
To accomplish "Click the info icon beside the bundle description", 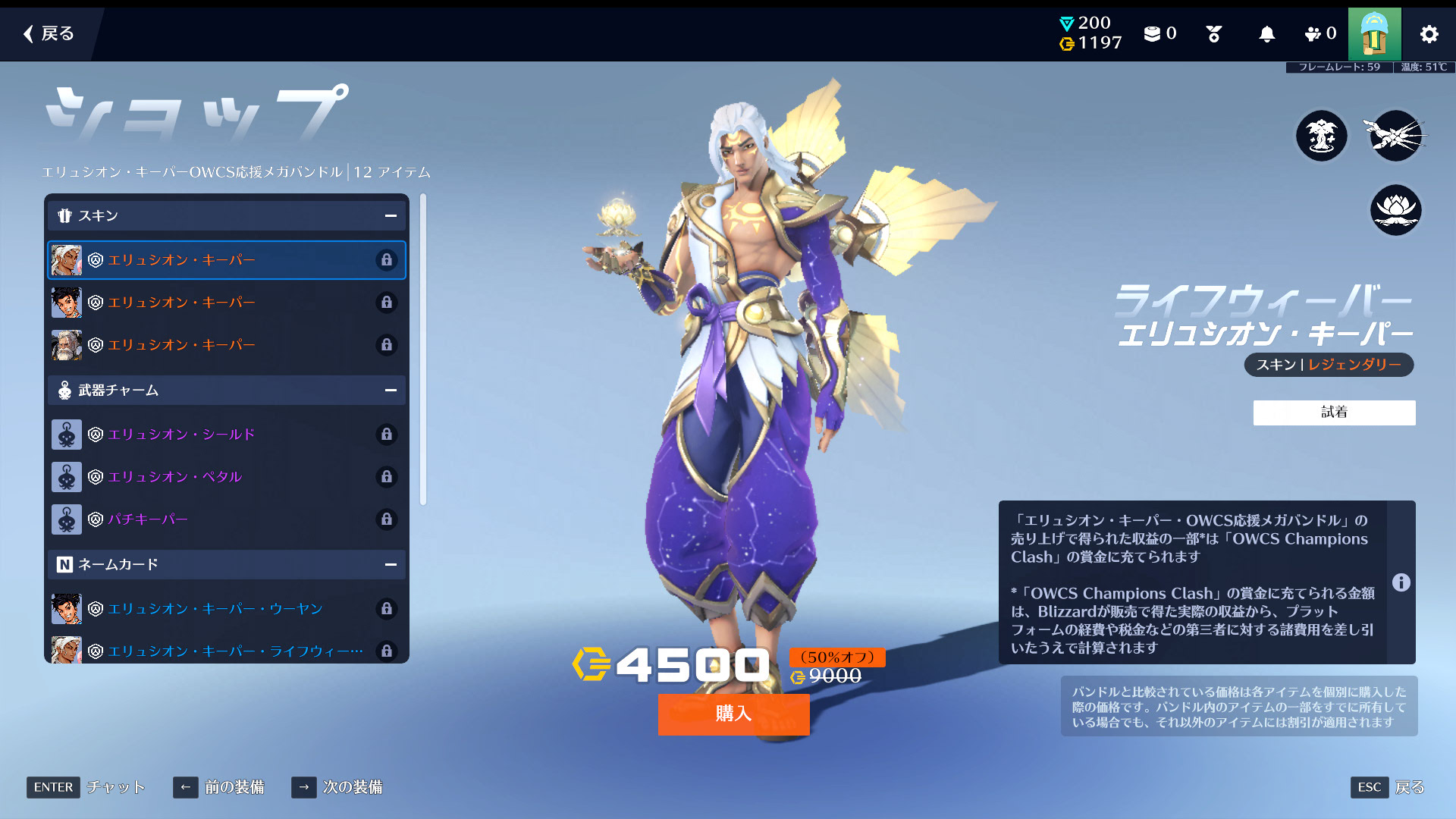I will pos(1401,582).
